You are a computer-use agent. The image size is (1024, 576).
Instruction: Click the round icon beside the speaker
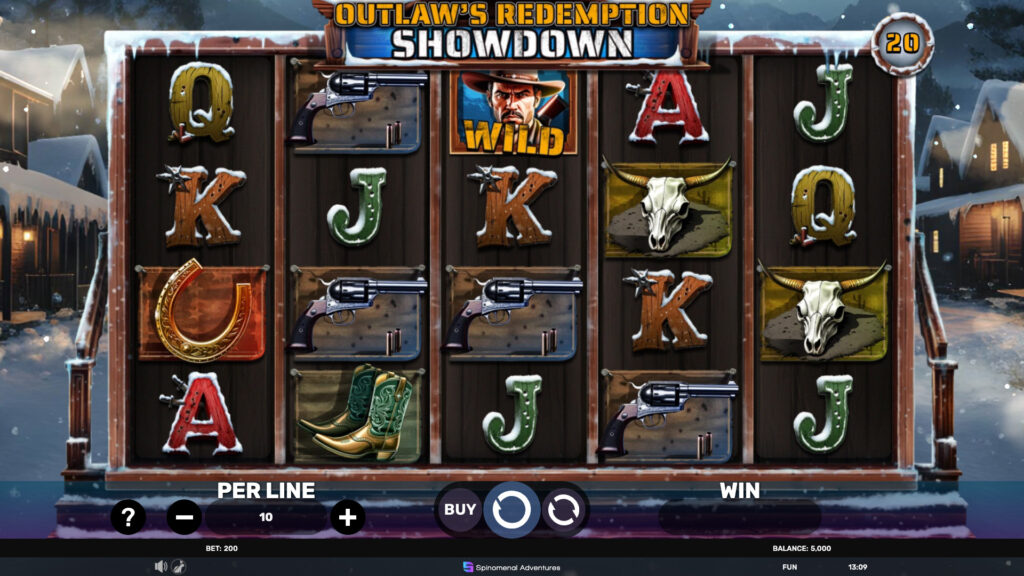178,566
